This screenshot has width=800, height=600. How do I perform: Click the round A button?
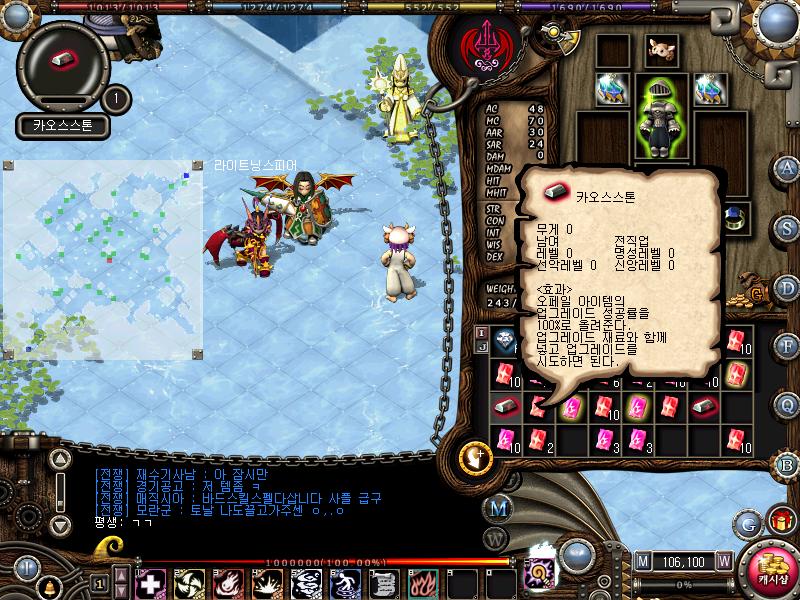click(x=787, y=168)
